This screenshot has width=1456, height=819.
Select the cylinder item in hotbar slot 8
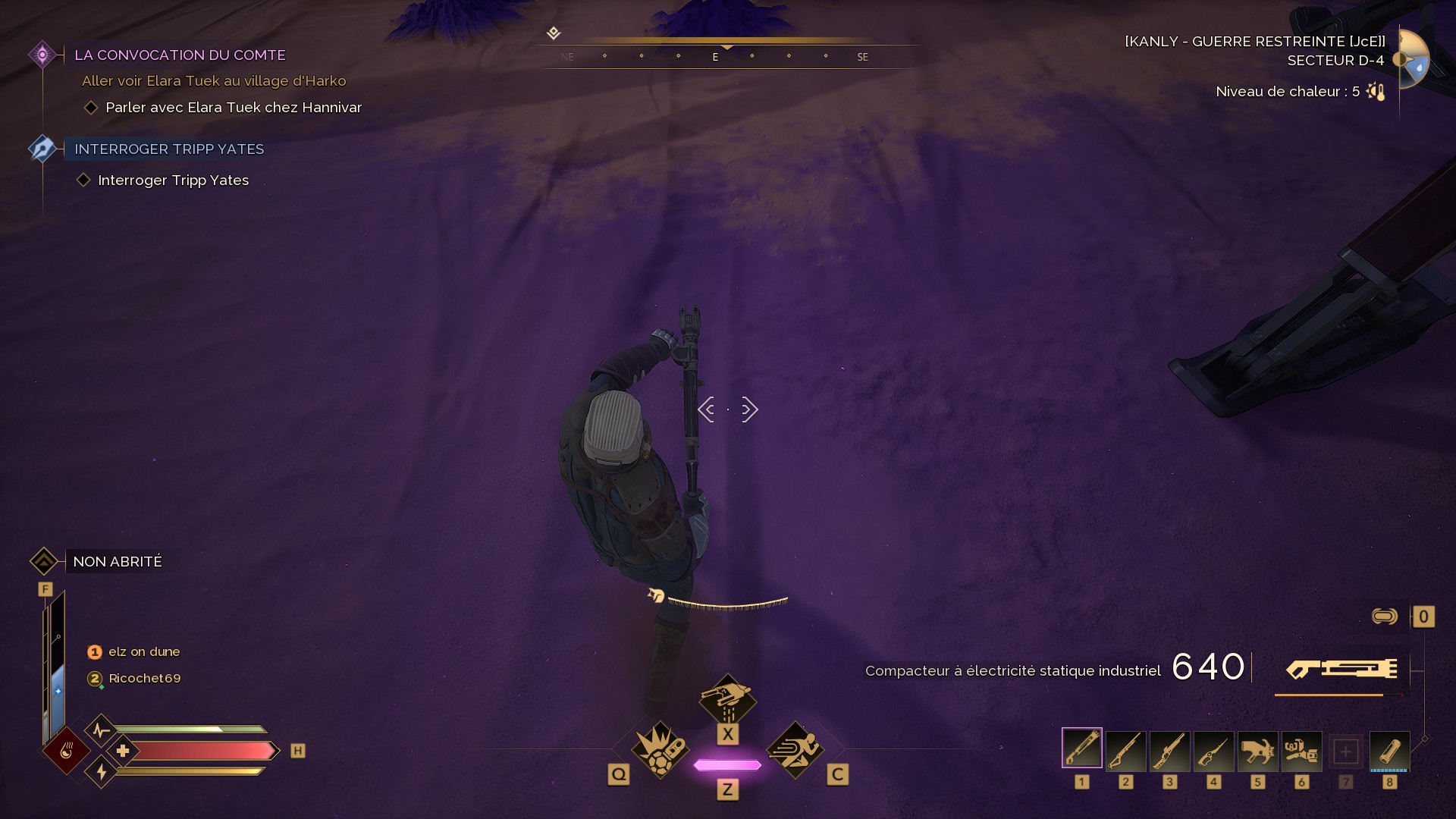(1389, 750)
